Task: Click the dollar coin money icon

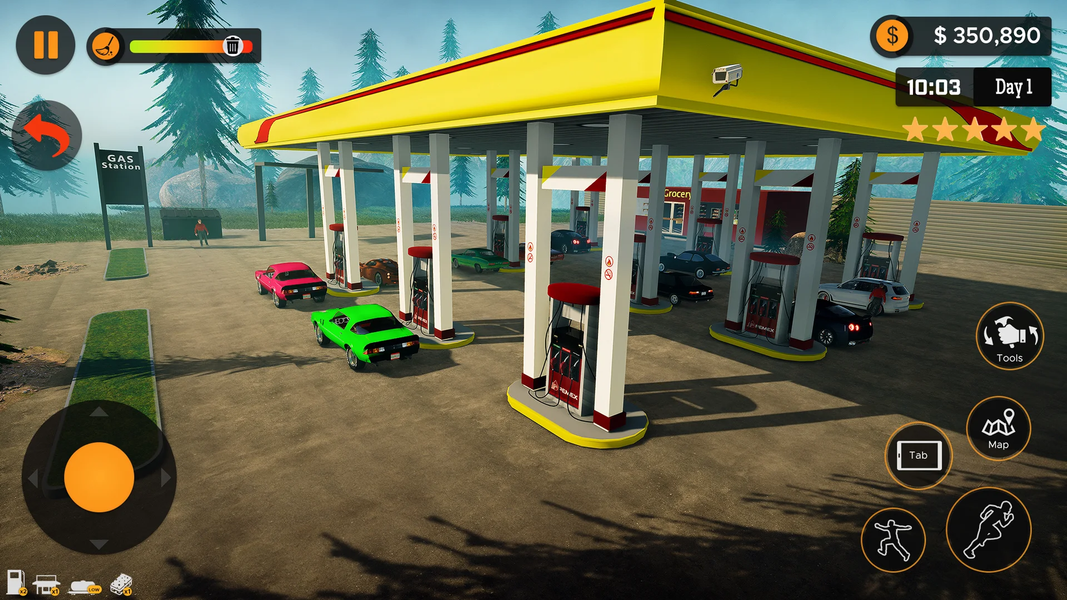Action: click(x=891, y=37)
